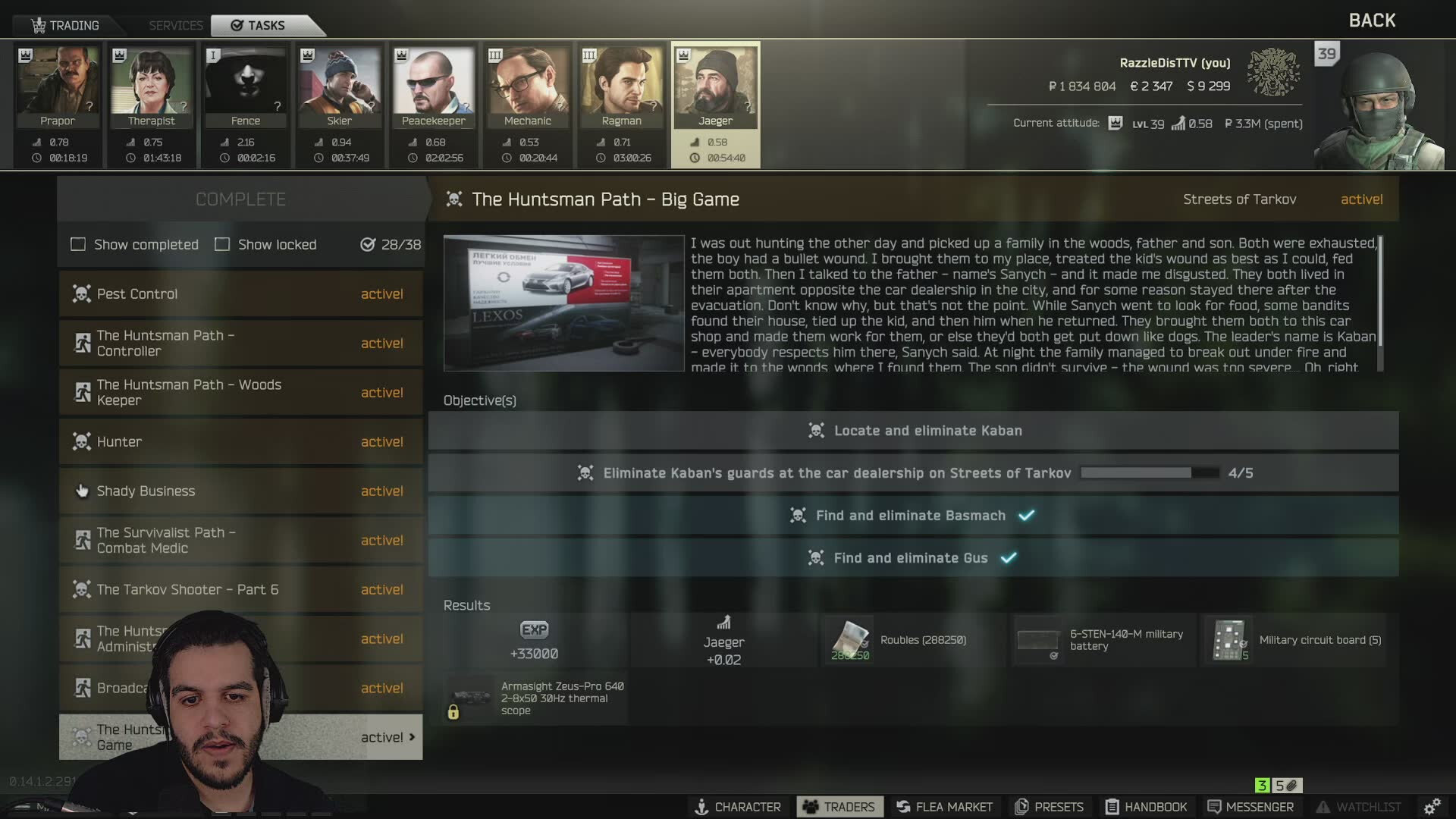Open the Flea Market
The image size is (1456, 819).
944,807
